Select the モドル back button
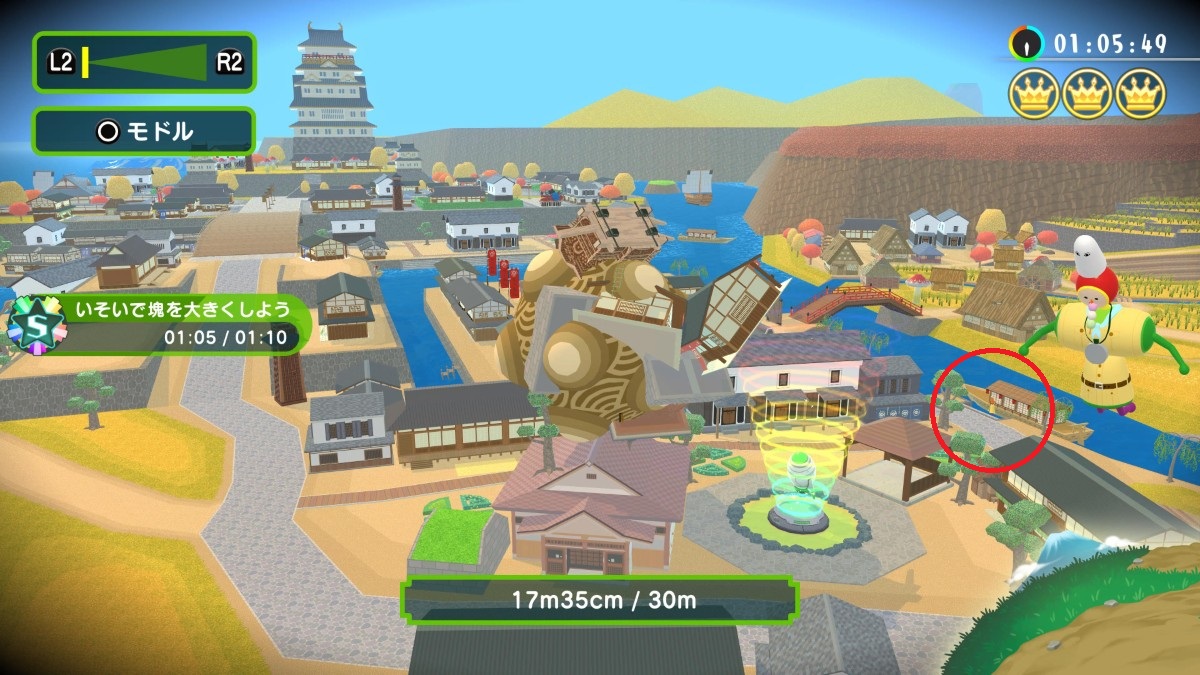 (144, 131)
